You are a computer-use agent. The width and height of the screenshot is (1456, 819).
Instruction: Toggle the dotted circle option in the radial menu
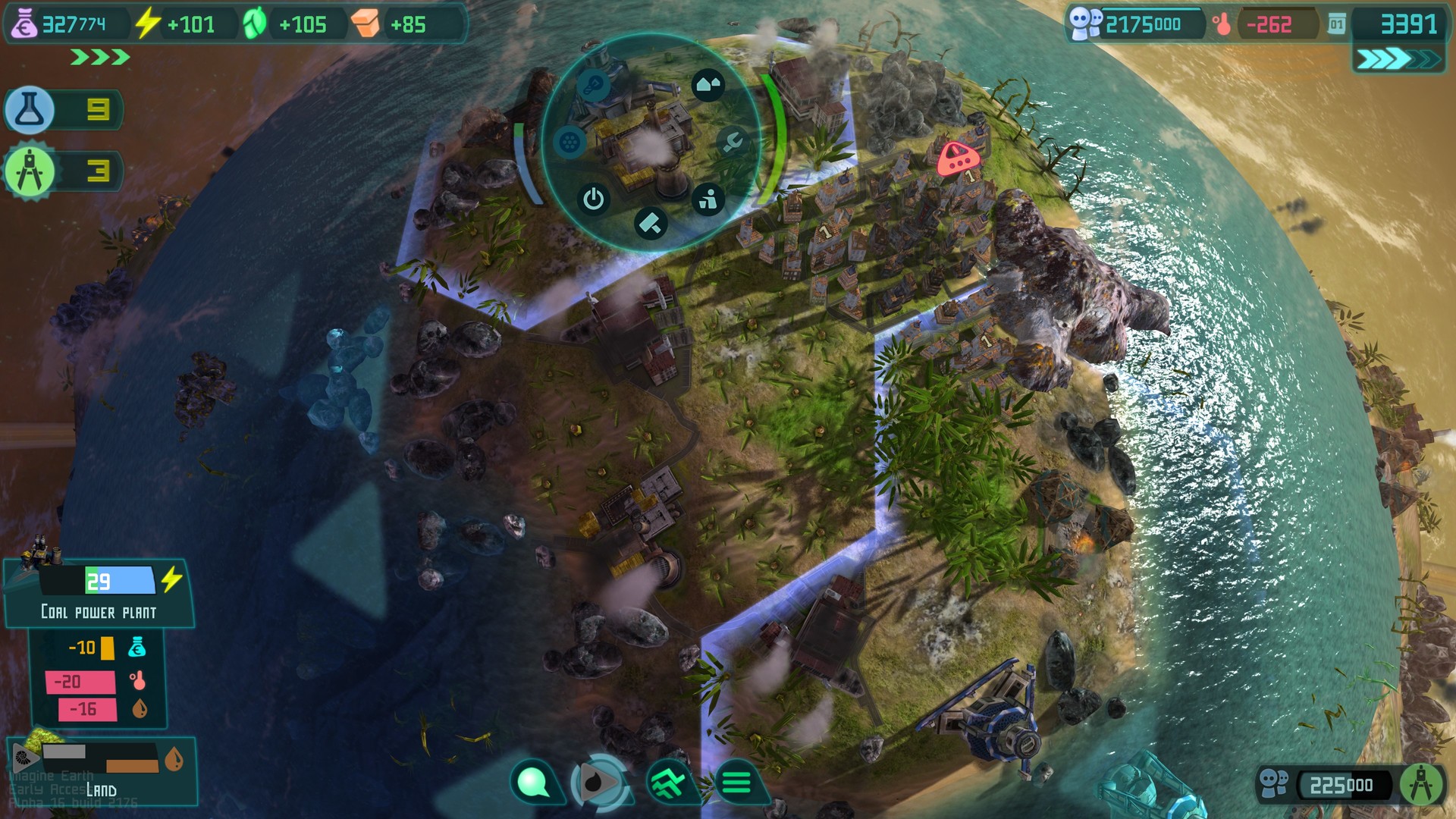[570, 140]
